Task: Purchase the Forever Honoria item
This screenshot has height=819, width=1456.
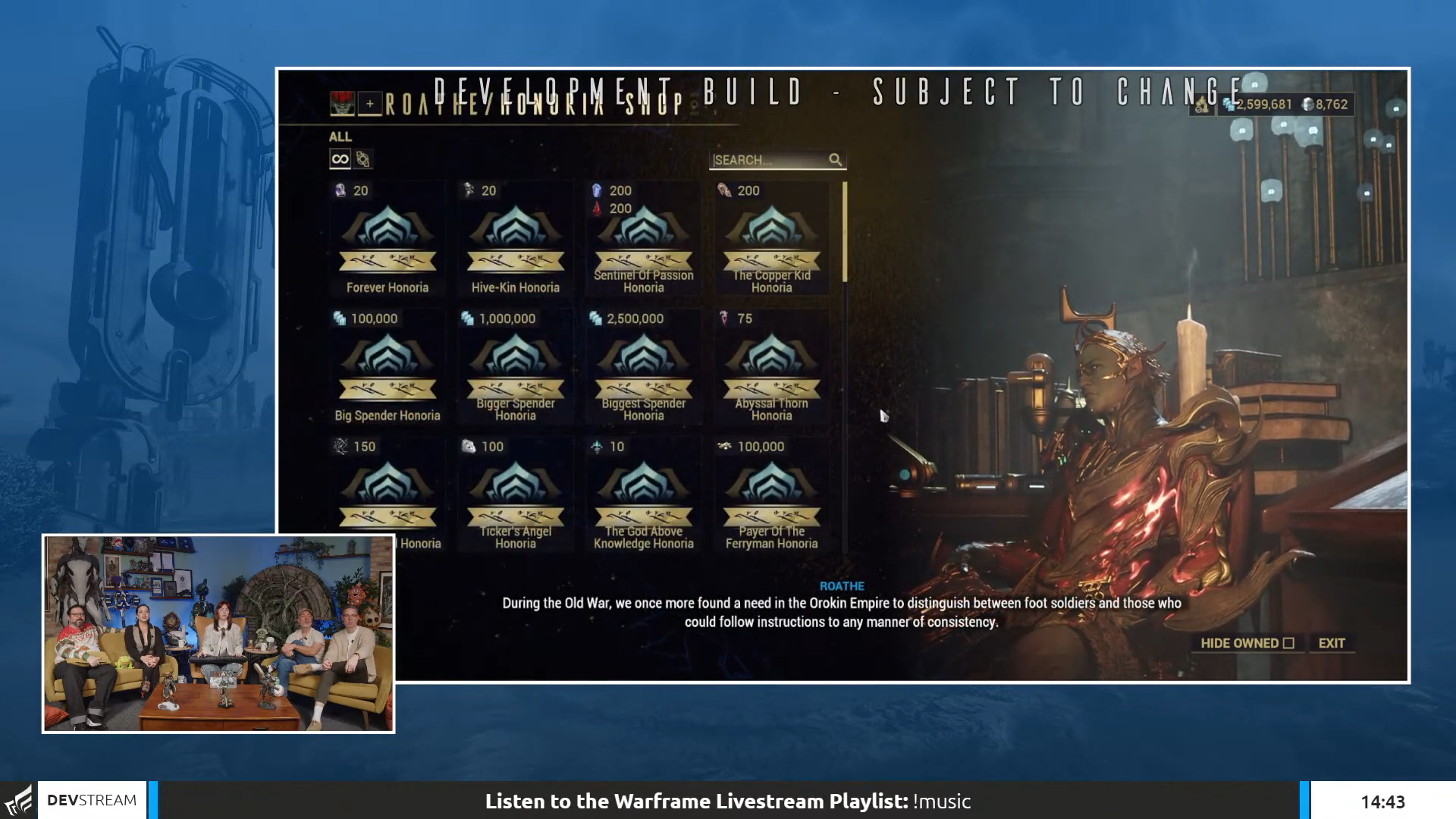Action: (388, 235)
